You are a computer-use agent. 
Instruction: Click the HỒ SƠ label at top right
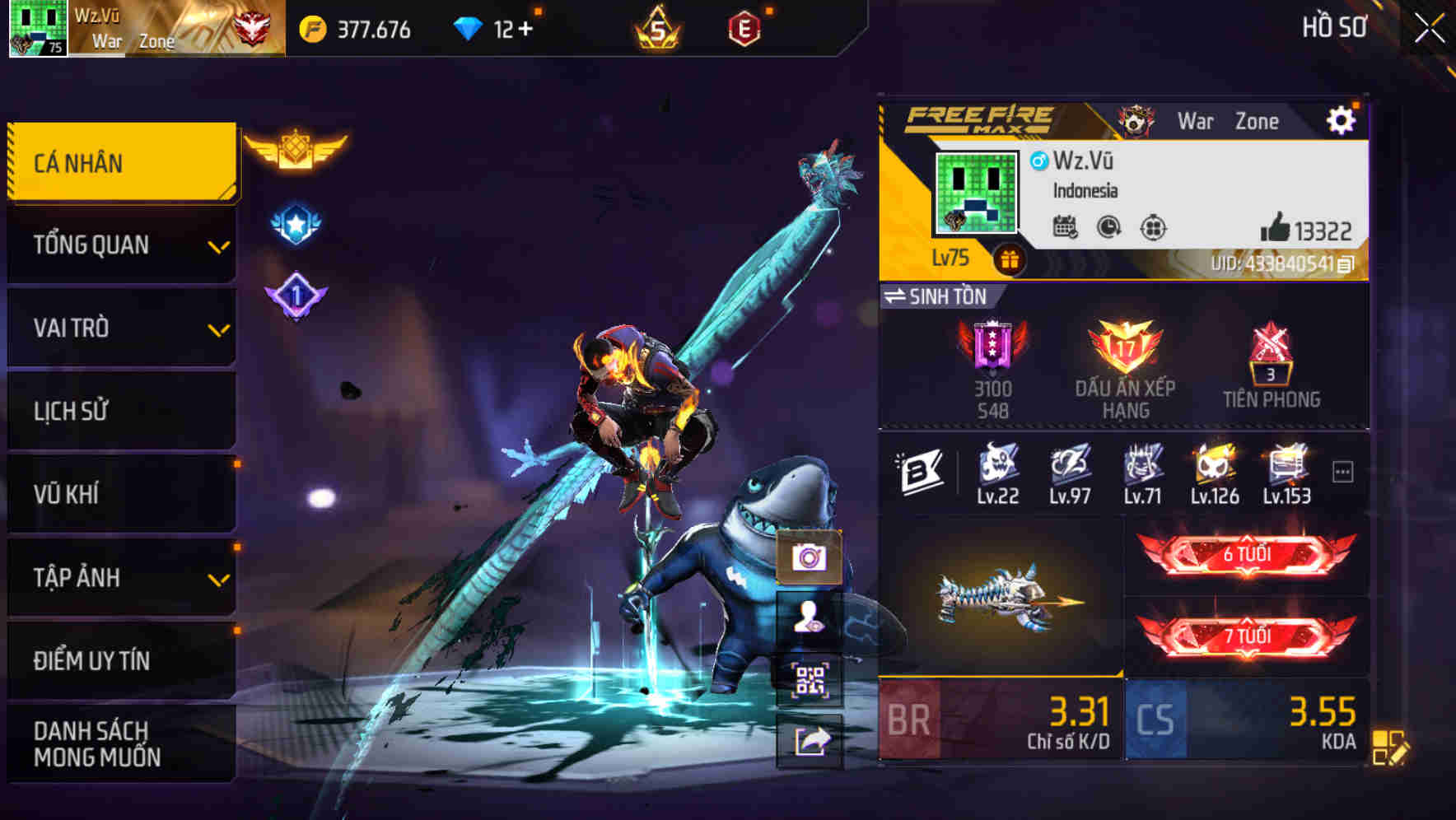(1334, 27)
